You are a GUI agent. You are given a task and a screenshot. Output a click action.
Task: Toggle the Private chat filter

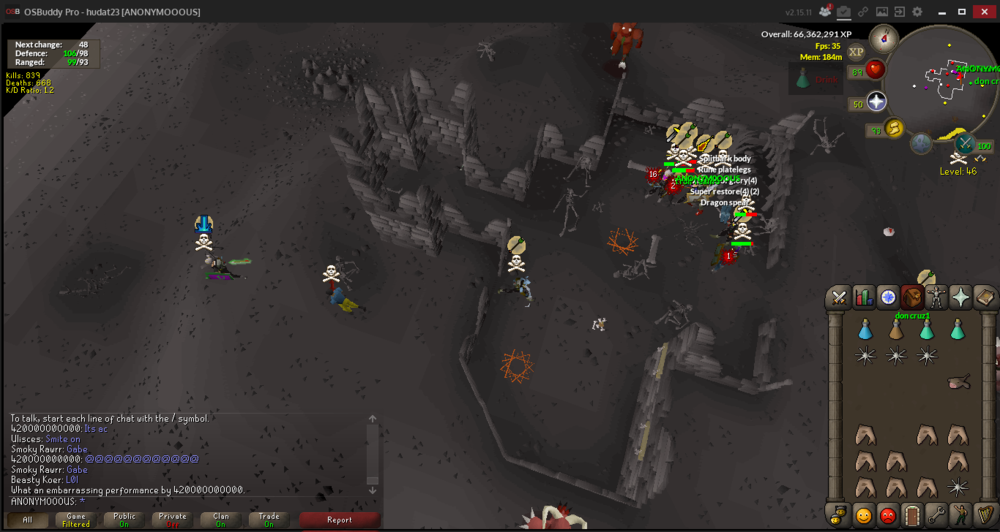coord(171,520)
